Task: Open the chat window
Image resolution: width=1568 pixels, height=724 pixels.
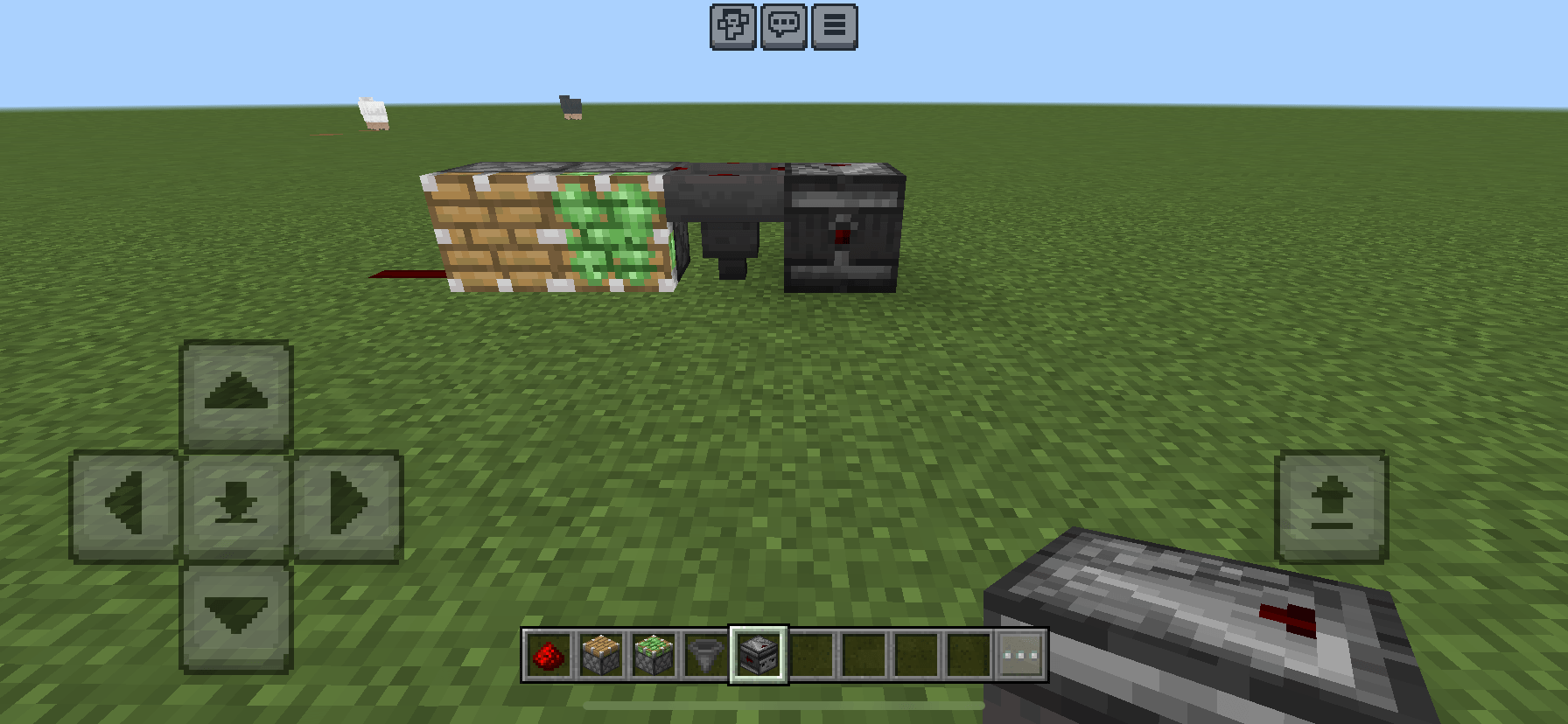Action: pos(784,26)
